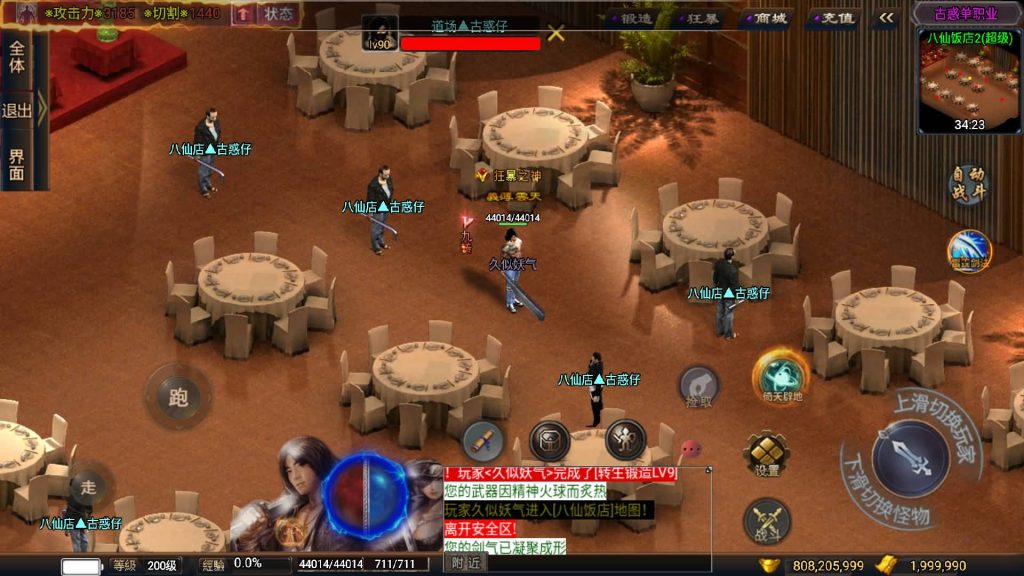Activate the blue sword slash skill
The height and width of the screenshot is (576, 1024).
[969, 250]
